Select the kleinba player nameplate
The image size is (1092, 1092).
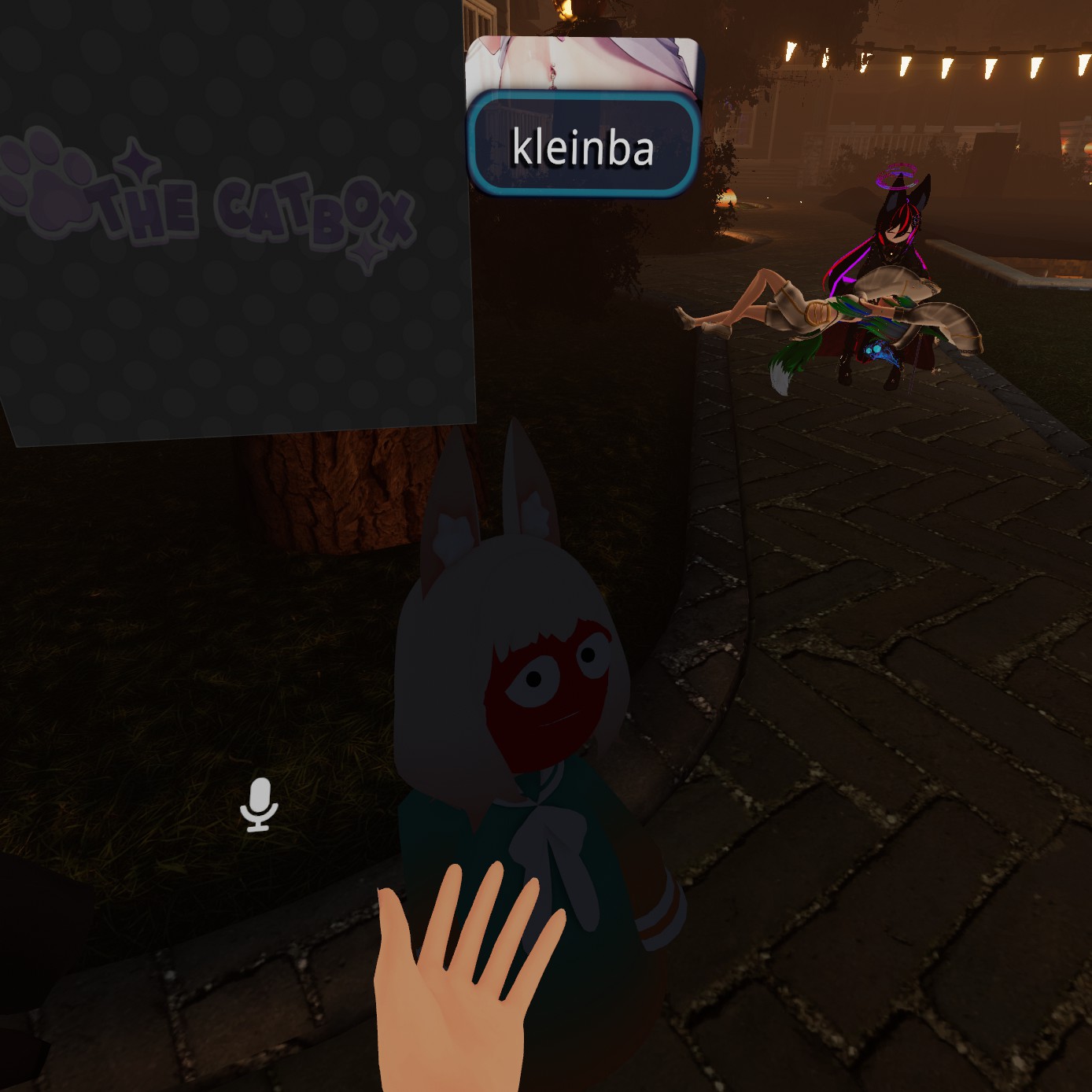[x=582, y=146]
